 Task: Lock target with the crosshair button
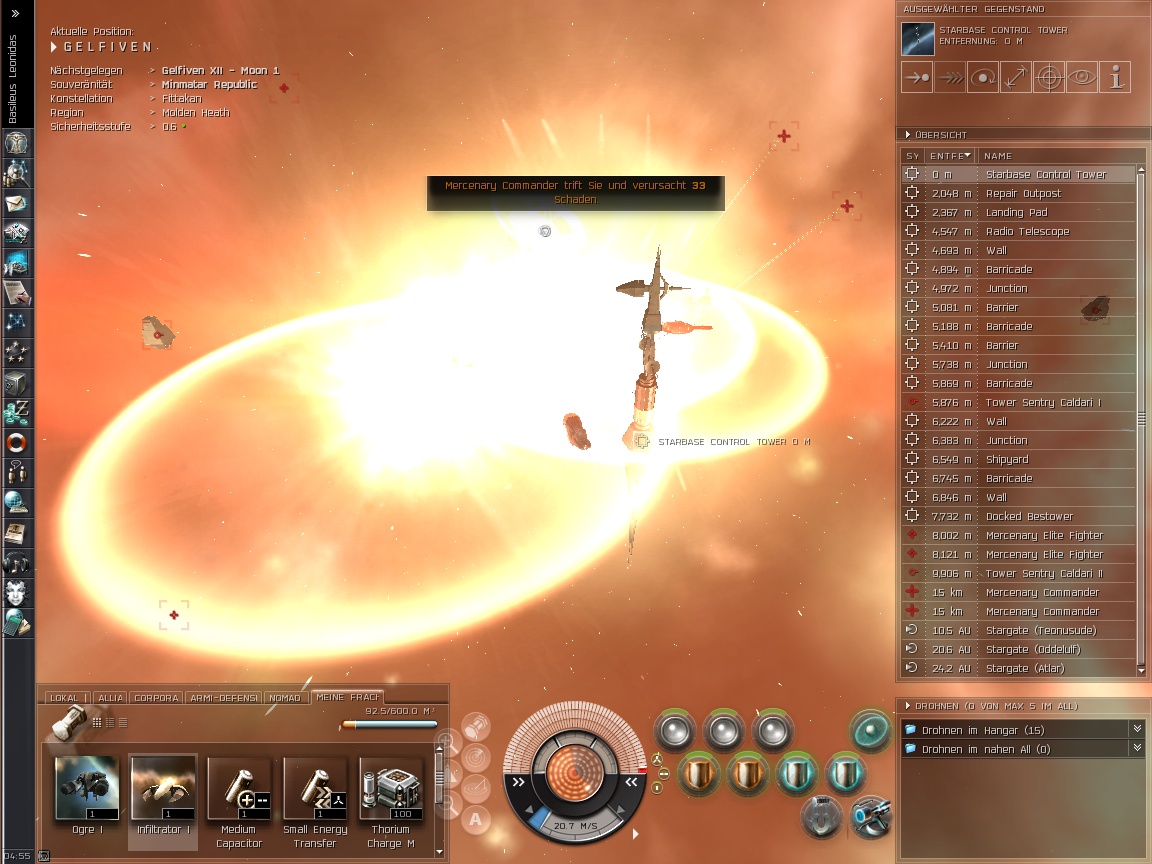click(x=1048, y=77)
